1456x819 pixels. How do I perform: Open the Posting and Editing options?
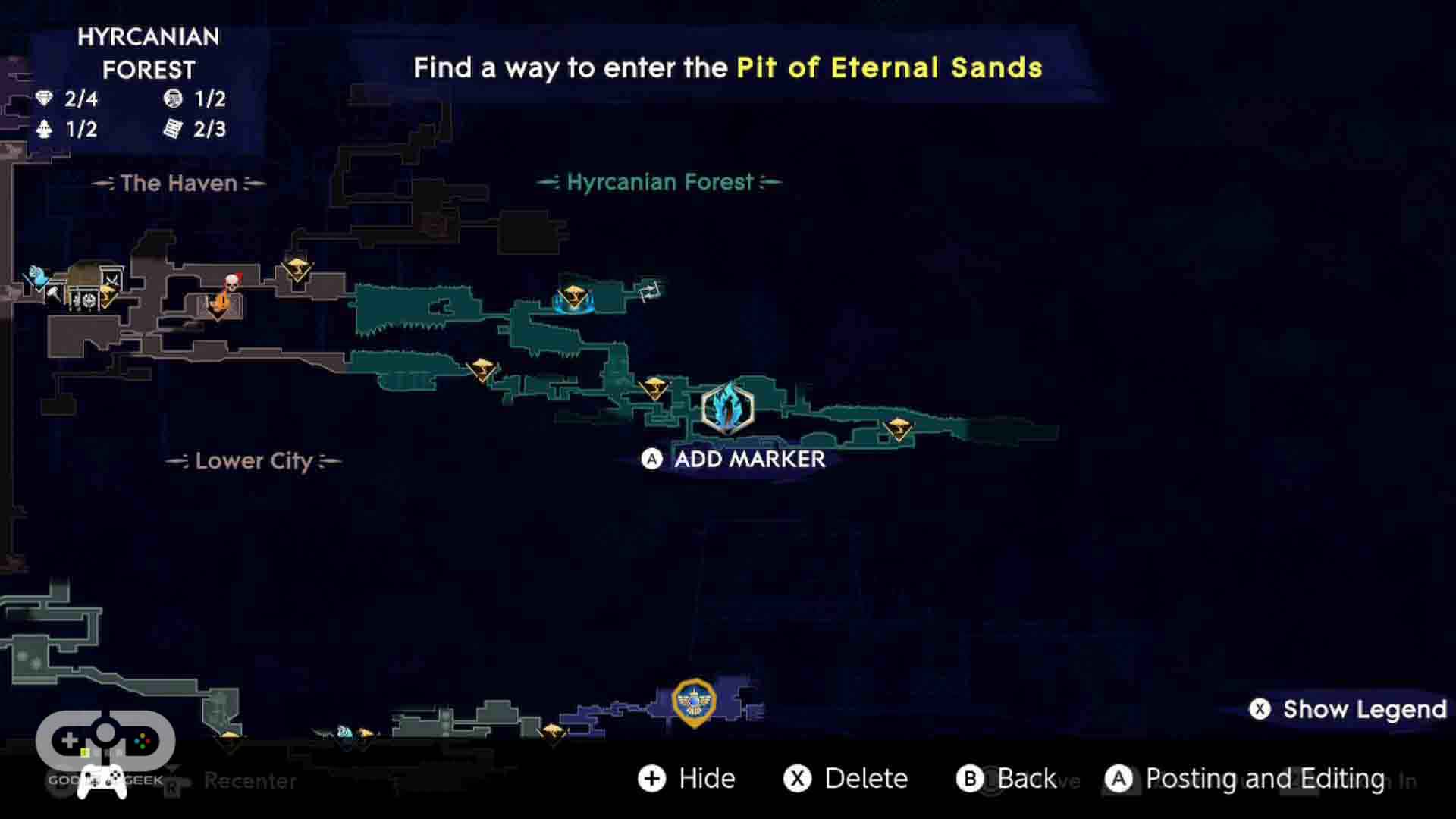1244,778
